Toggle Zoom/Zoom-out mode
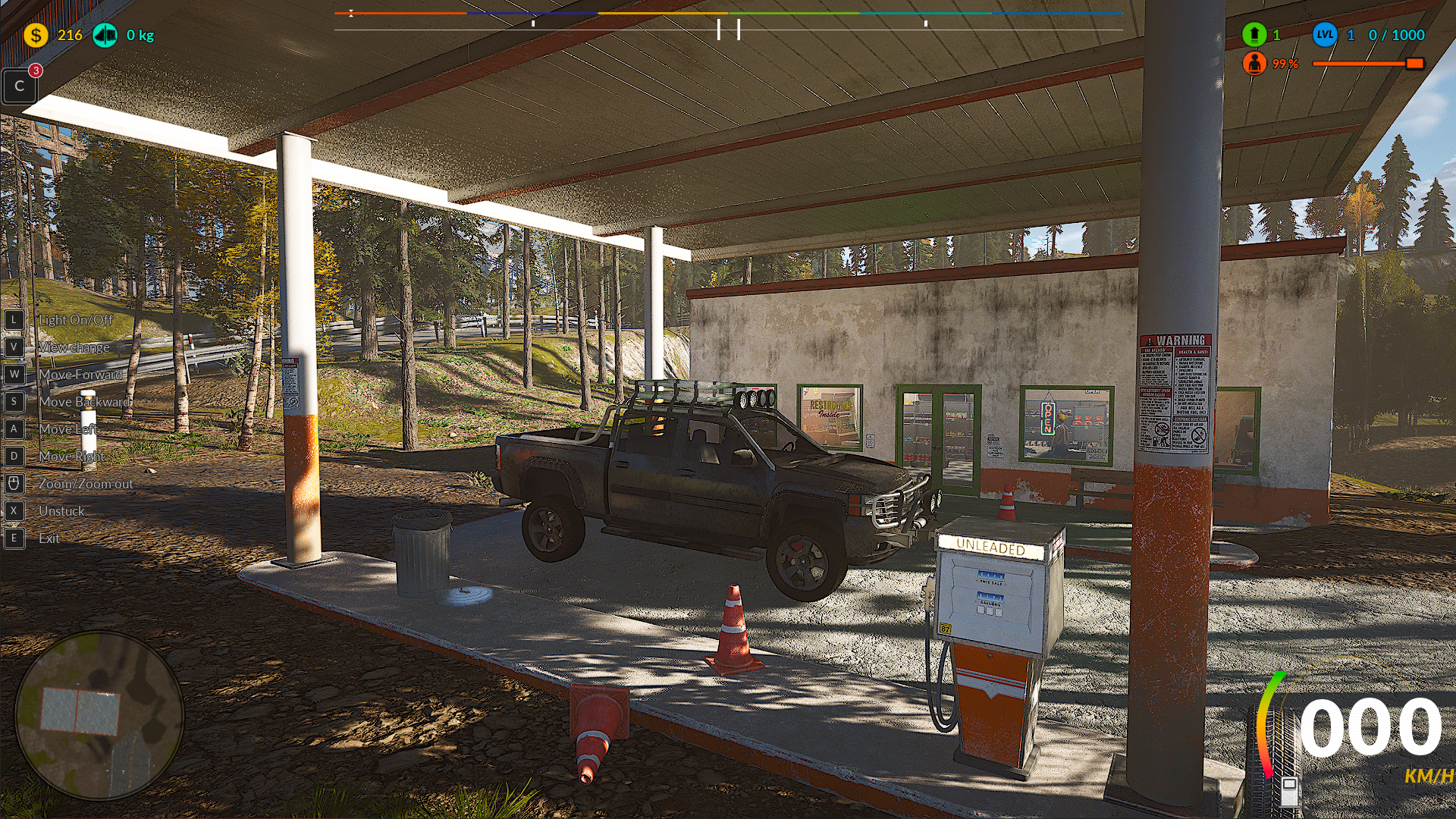The image size is (1456, 819). pyautogui.click(x=86, y=483)
